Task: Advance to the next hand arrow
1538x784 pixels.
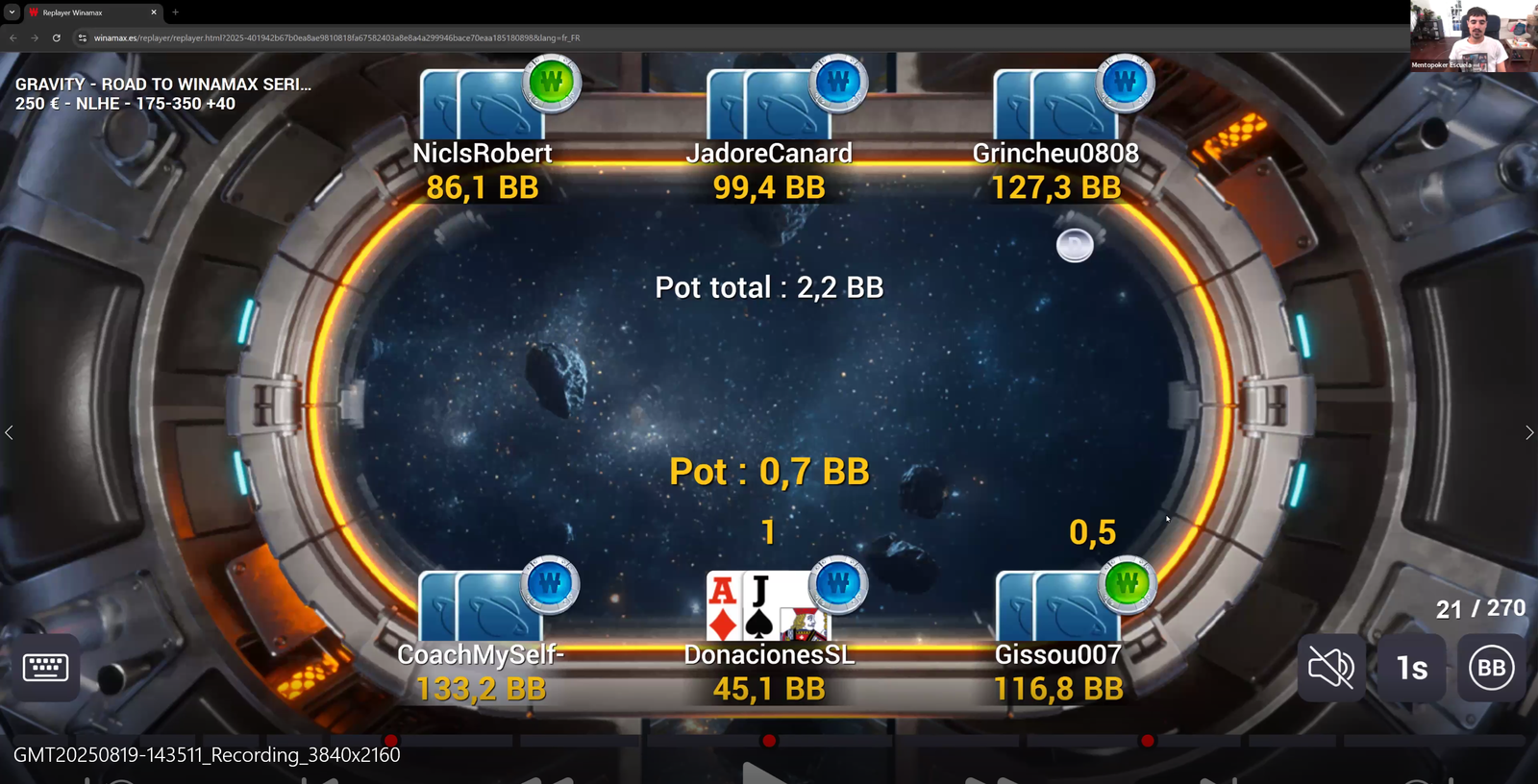Action: click(1528, 432)
